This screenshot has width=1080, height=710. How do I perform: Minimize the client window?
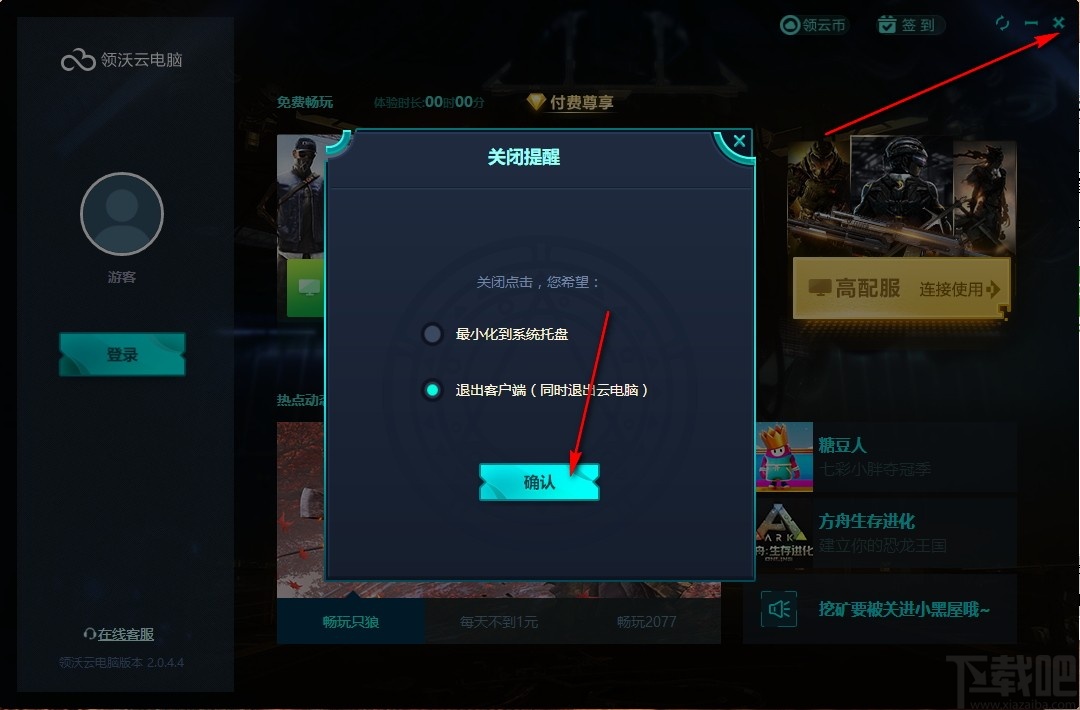pos(1031,23)
